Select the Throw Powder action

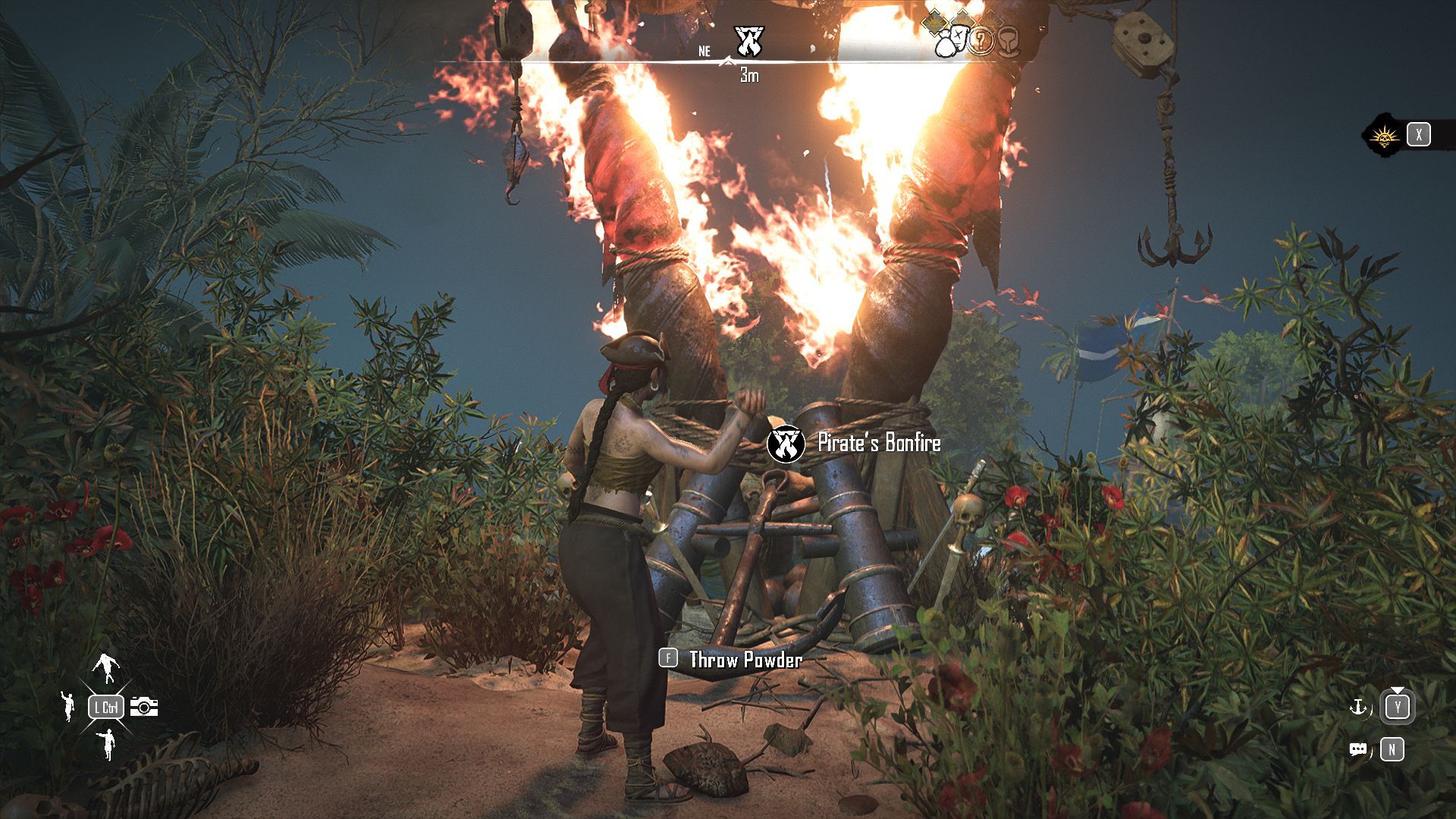coord(745,660)
